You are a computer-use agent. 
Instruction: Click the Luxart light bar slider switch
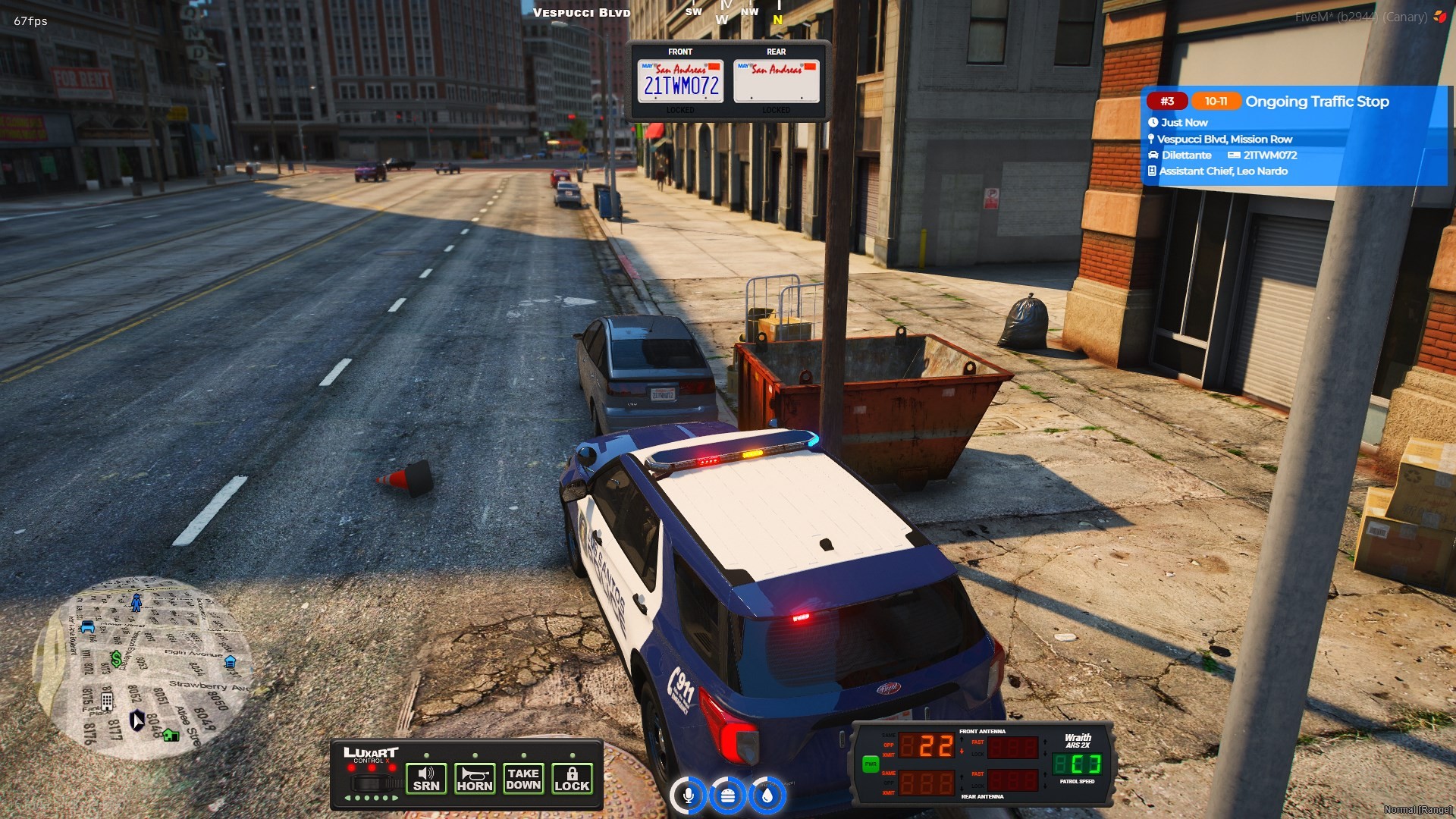point(371,782)
